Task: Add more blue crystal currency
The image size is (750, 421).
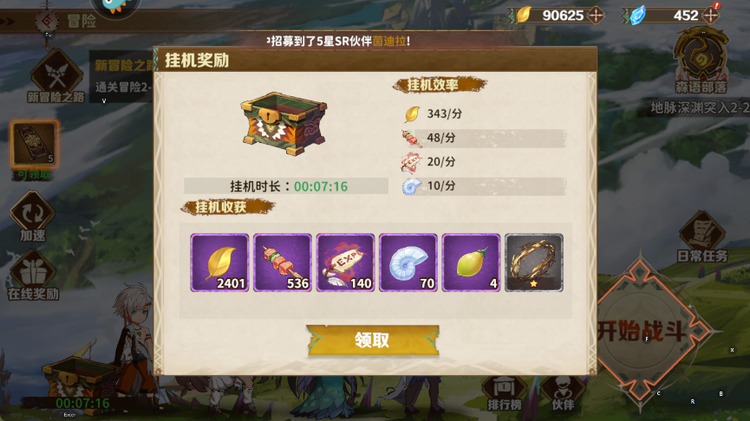Action: coord(711,15)
